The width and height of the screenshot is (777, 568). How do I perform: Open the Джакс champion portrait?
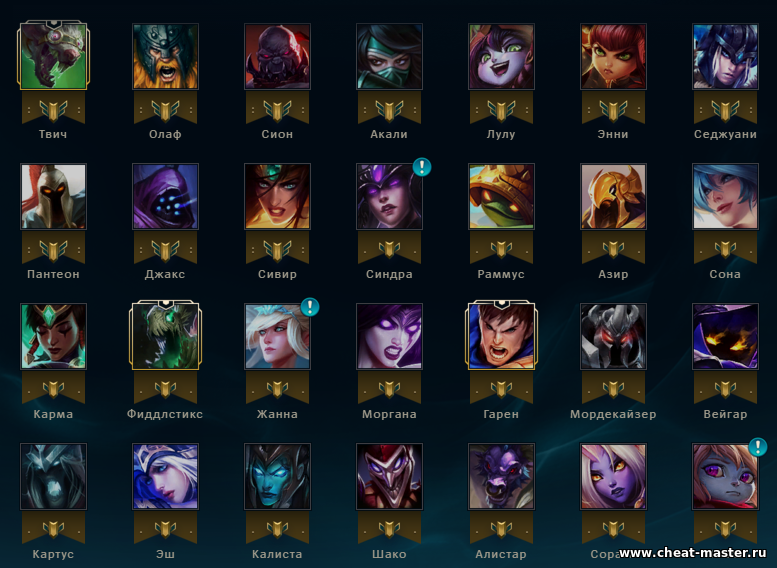coord(165,197)
